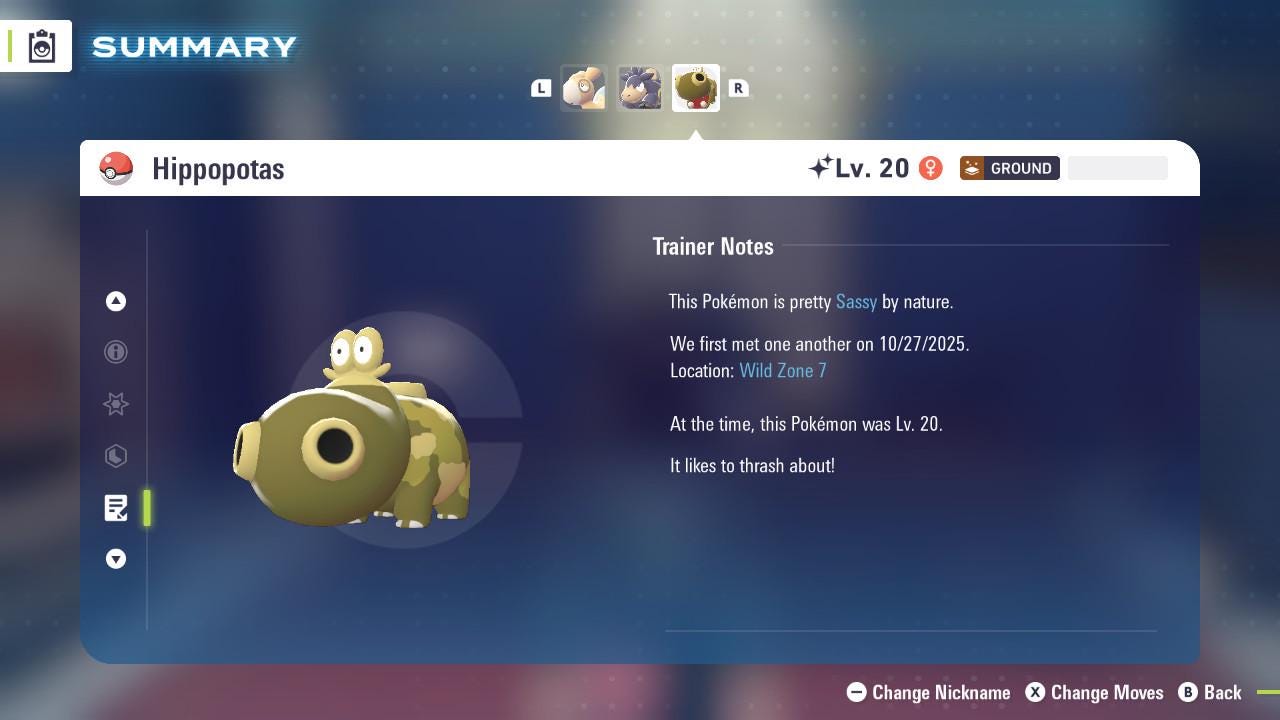Open the star-shaped moves section icon
The height and width of the screenshot is (720, 1280).
click(116, 404)
